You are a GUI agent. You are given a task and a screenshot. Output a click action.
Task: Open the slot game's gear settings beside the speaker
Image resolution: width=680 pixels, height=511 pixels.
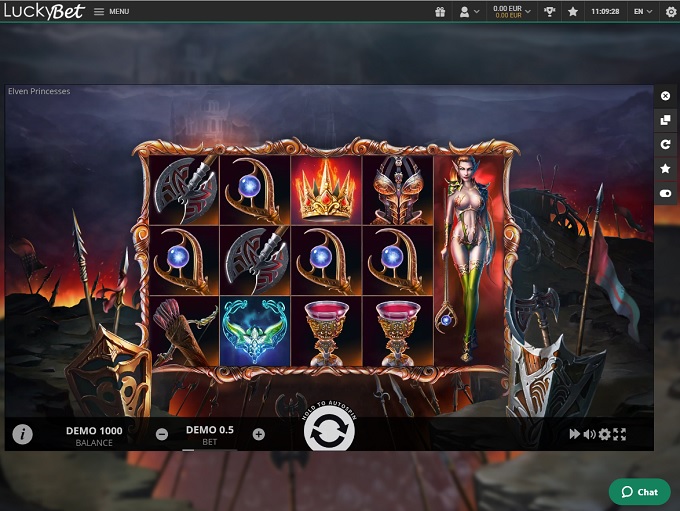604,434
